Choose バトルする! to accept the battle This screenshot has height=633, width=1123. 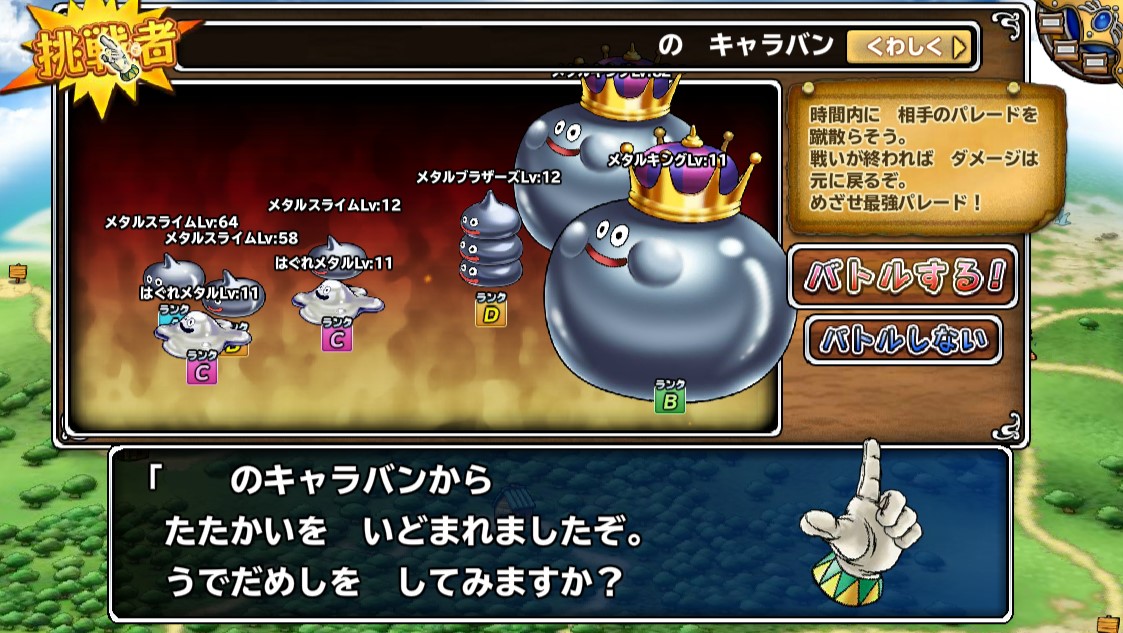pyautogui.click(x=902, y=277)
